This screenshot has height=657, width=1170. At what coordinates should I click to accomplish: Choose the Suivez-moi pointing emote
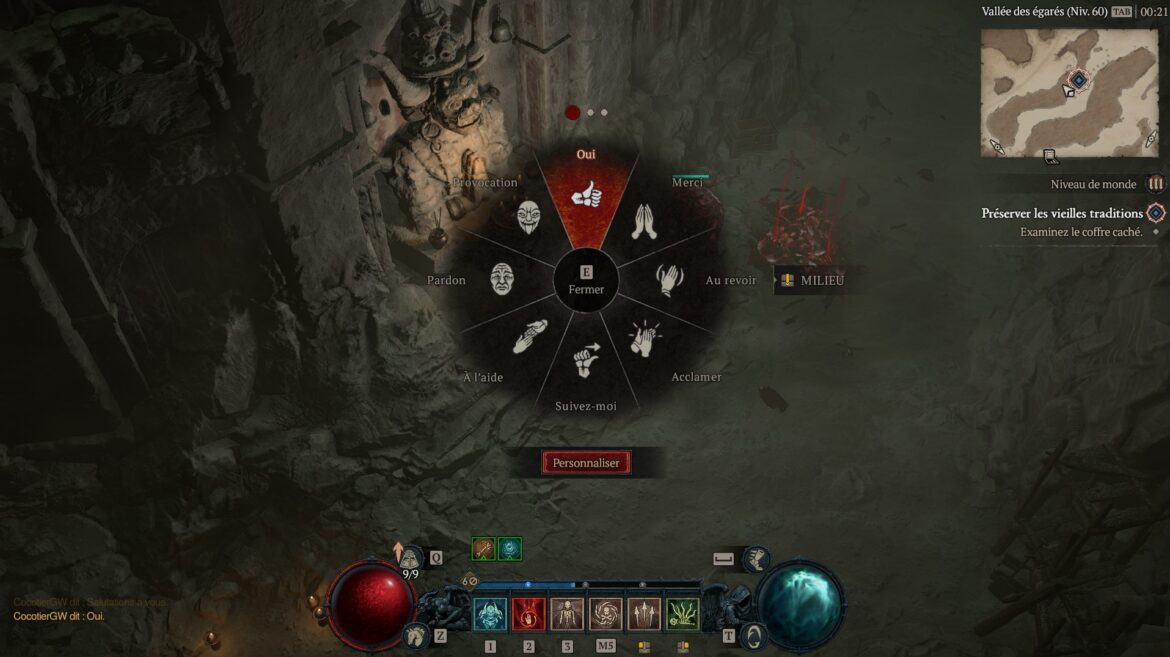tap(586, 360)
